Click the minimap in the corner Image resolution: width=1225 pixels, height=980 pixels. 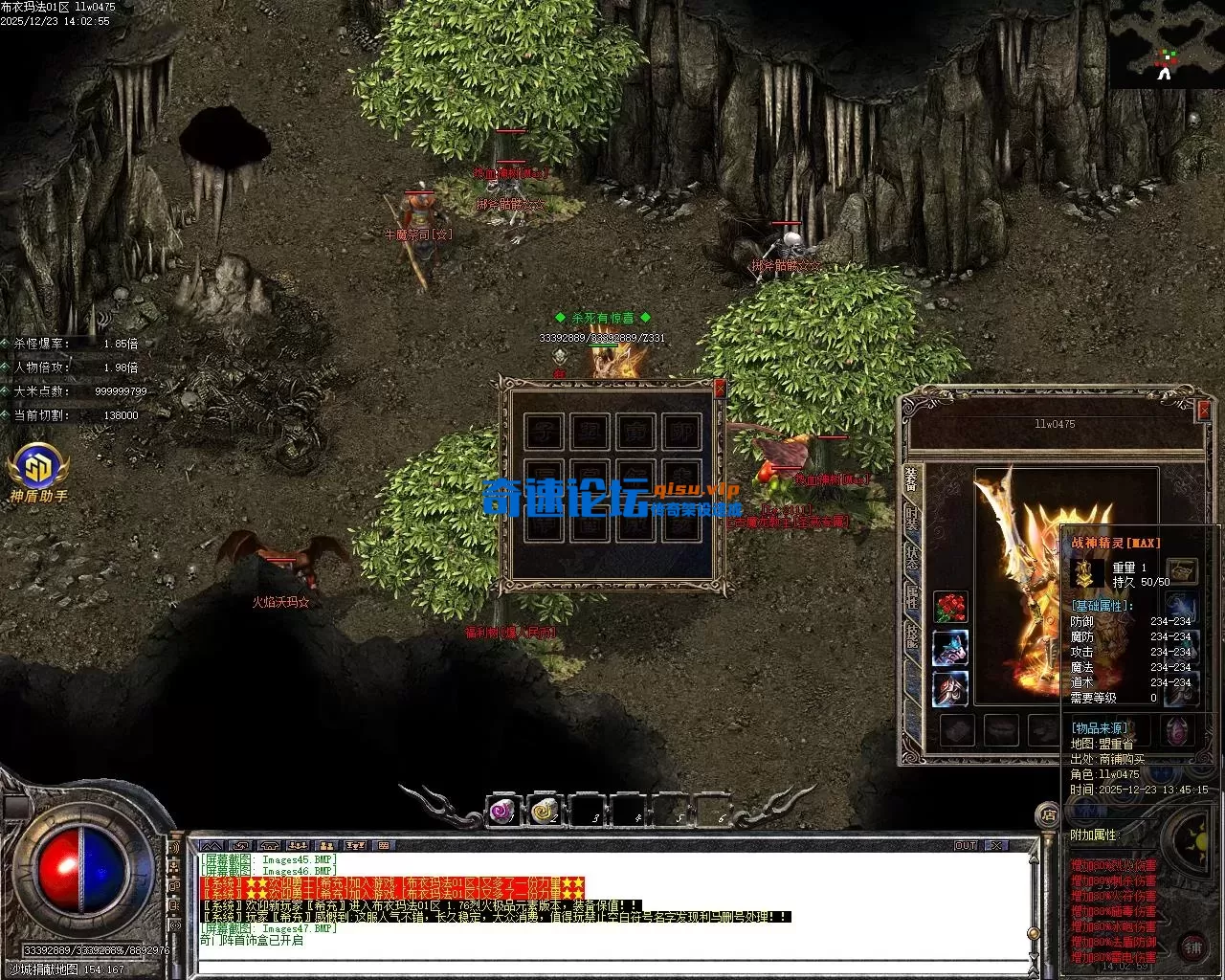(1166, 43)
